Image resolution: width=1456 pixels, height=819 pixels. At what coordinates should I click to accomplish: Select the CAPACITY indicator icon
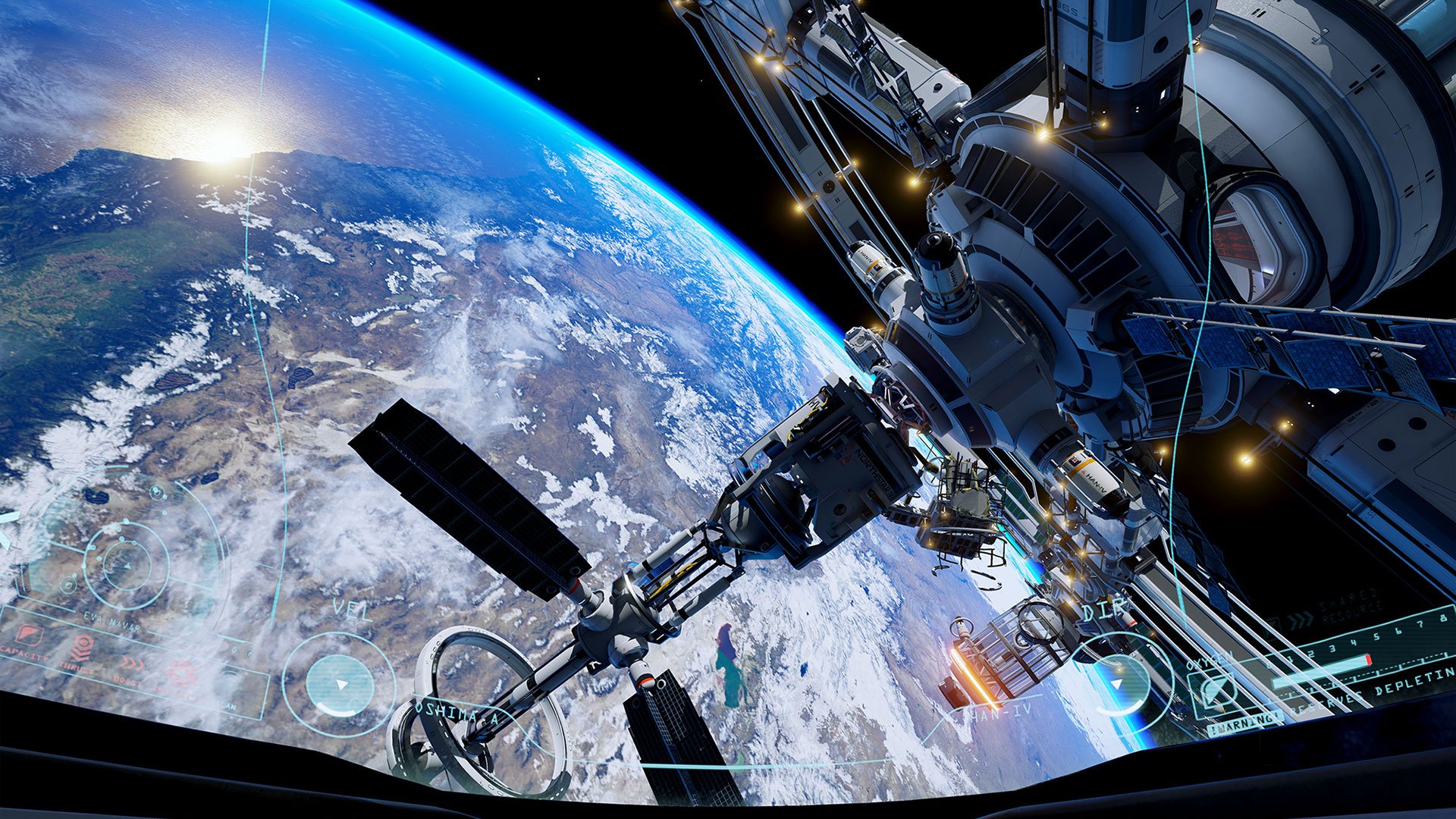coord(27,635)
